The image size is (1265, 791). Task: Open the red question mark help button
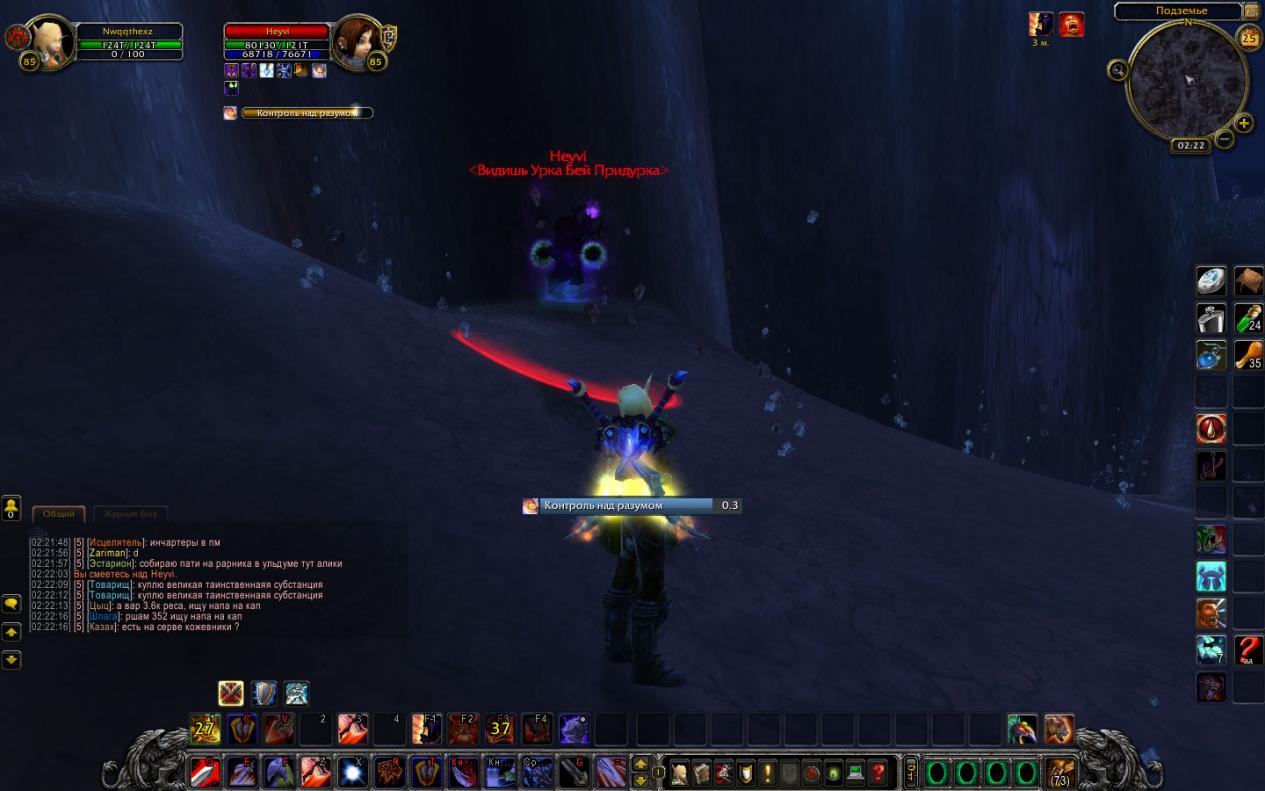[x=878, y=772]
